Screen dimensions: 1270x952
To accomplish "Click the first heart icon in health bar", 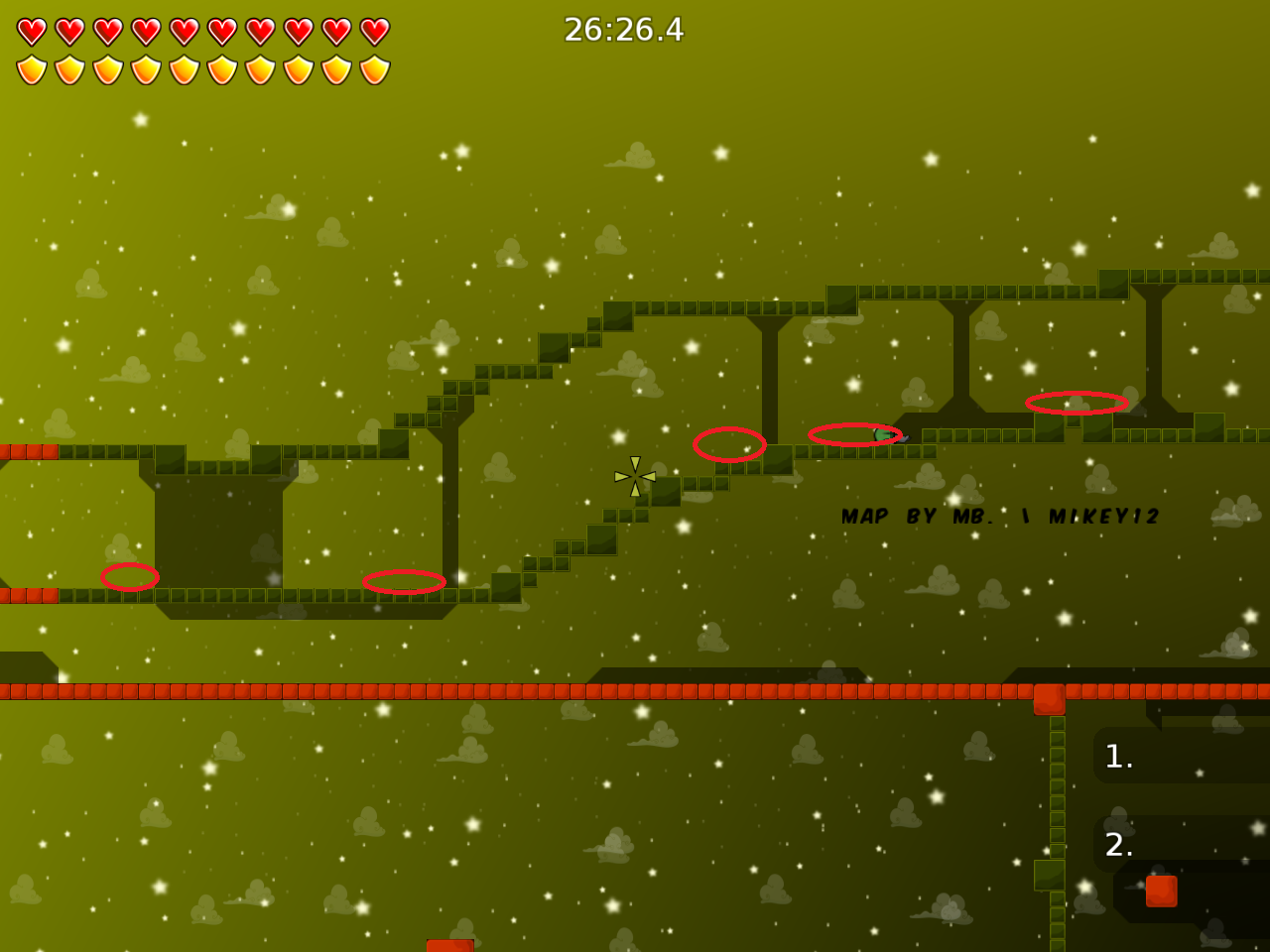I will pyautogui.click(x=30, y=30).
